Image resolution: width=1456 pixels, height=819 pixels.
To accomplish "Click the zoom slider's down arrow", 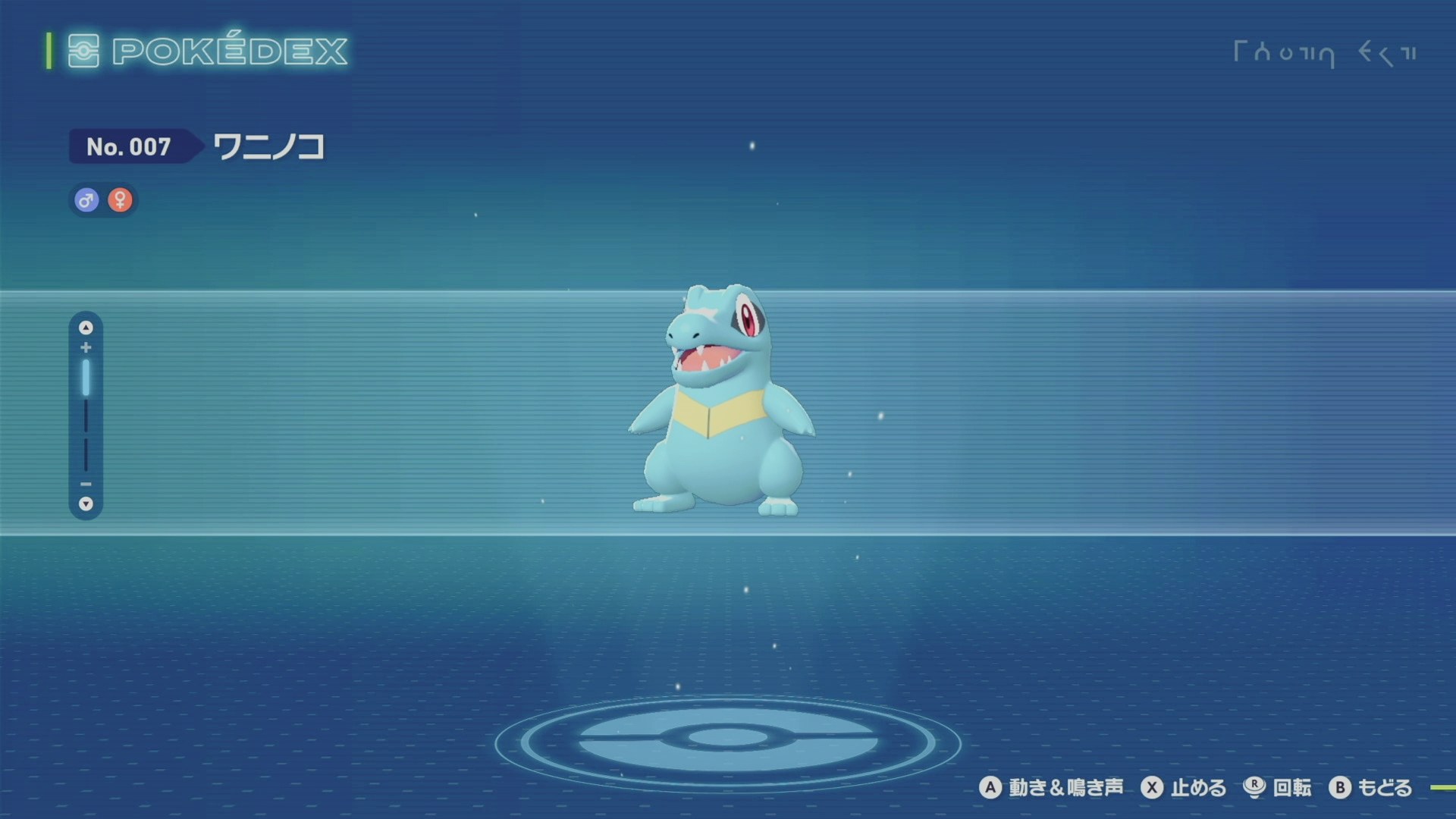I will click(86, 504).
